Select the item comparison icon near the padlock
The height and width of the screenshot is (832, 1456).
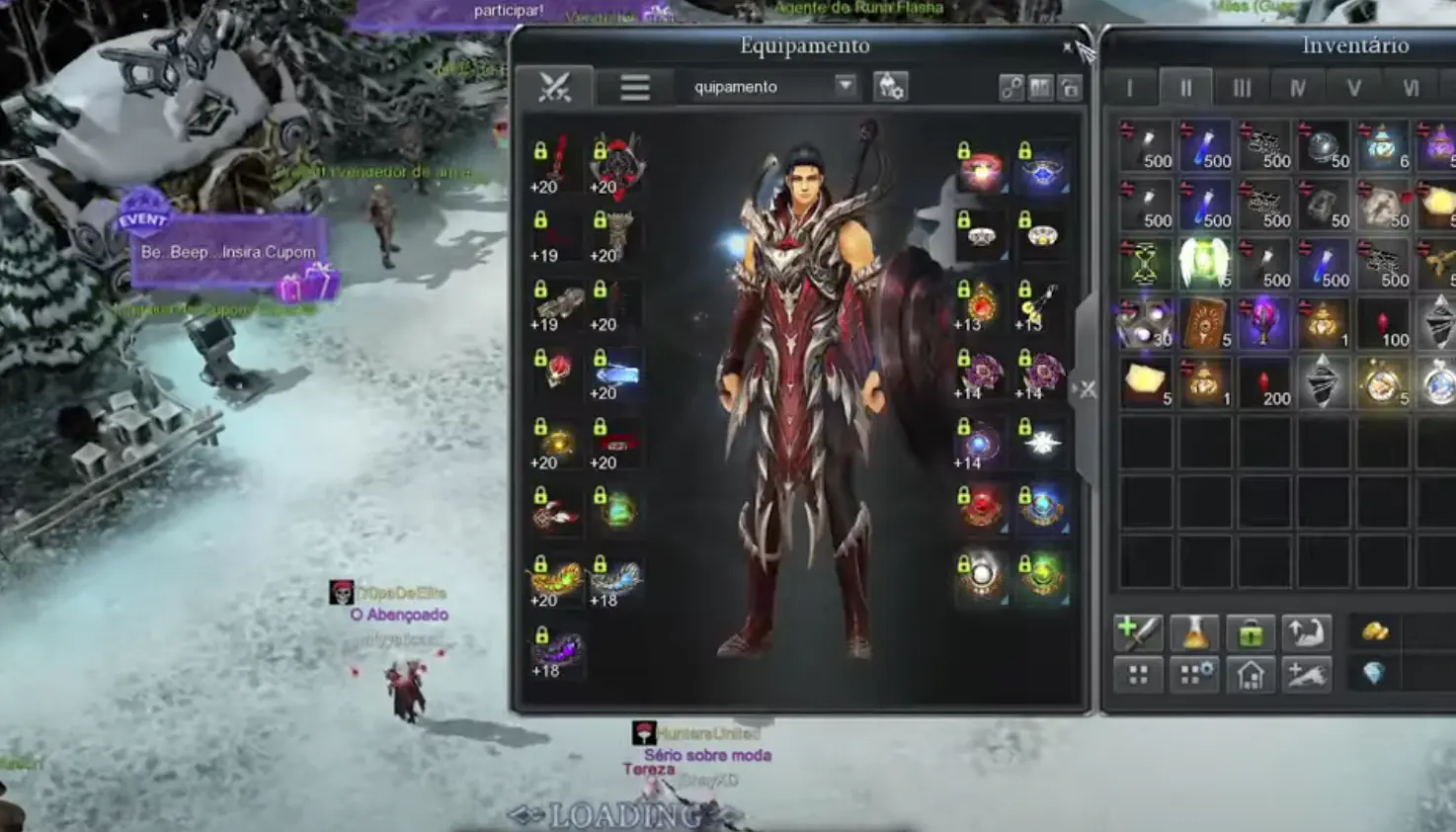(x=1040, y=87)
